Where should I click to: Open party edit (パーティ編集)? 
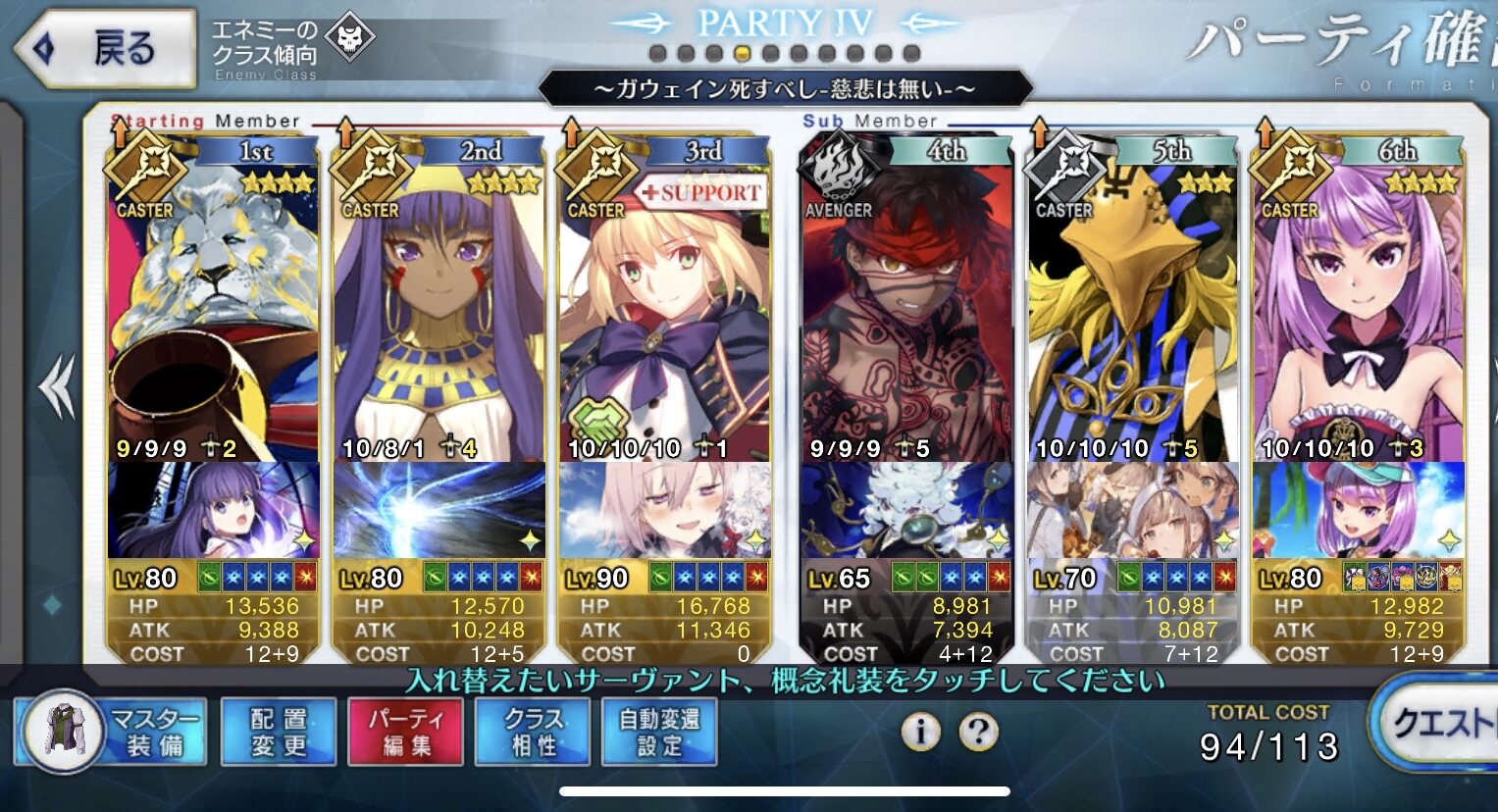pyautogui.click(x=406, y=732)
